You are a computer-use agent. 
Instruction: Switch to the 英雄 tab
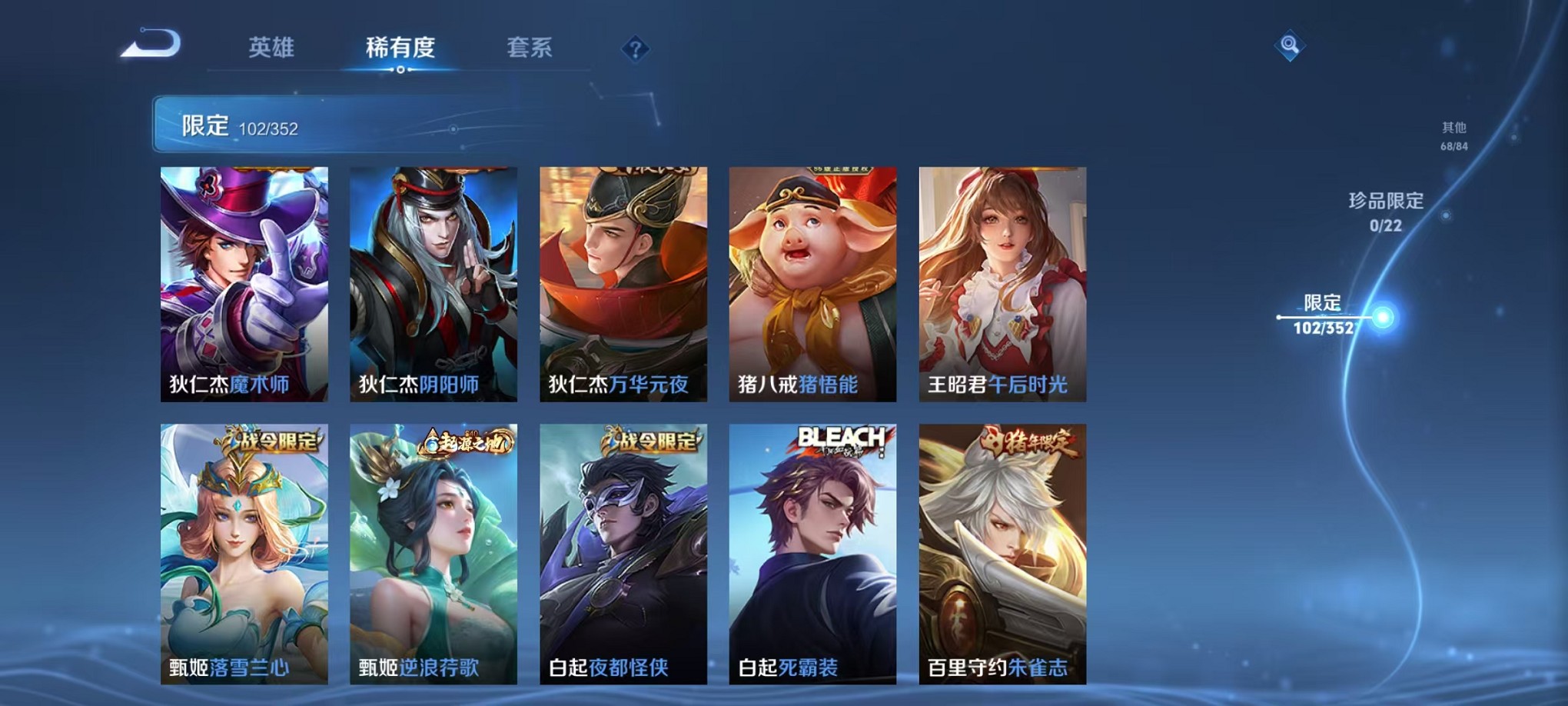pos(272,46)
